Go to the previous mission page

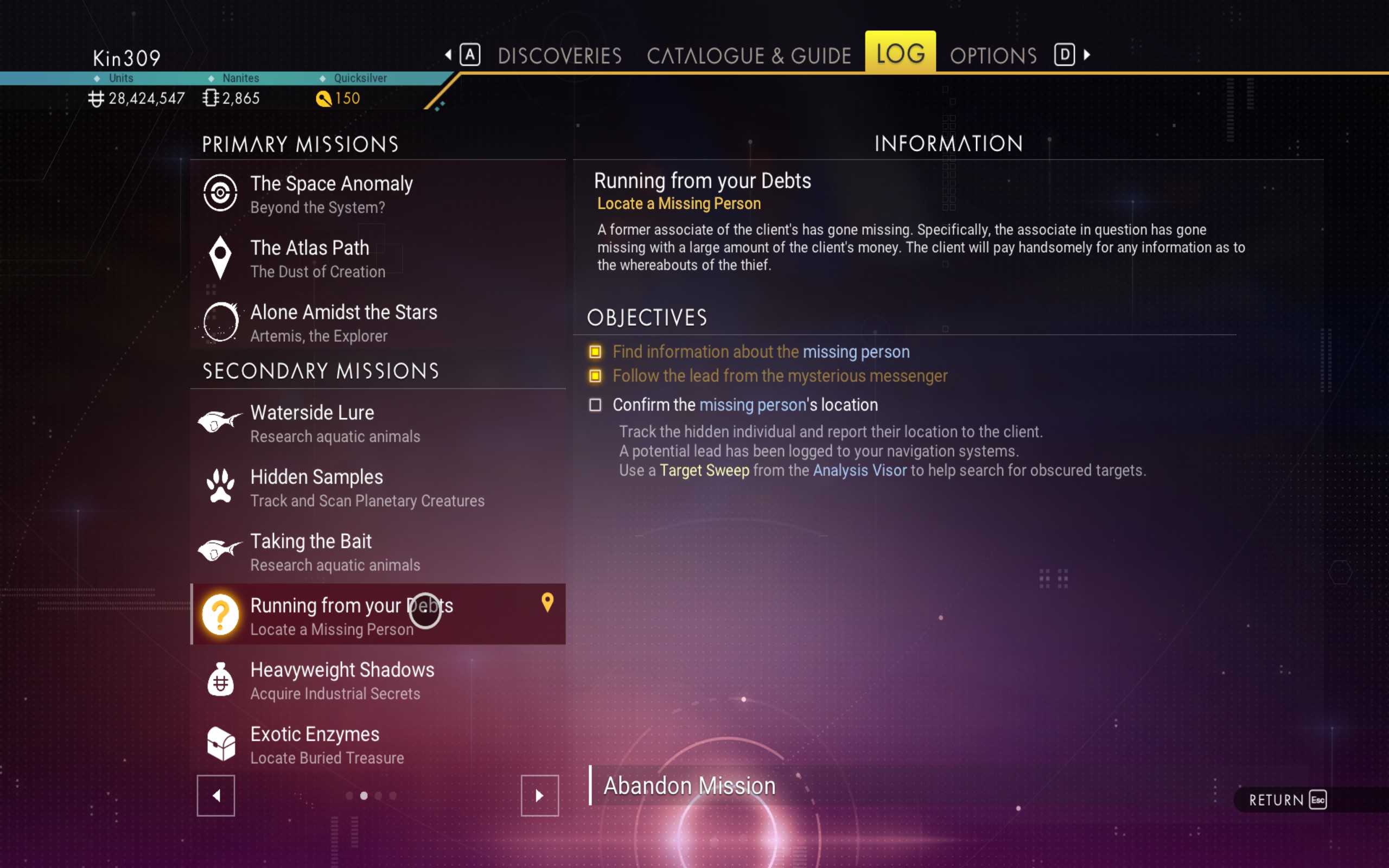[216, 796]
